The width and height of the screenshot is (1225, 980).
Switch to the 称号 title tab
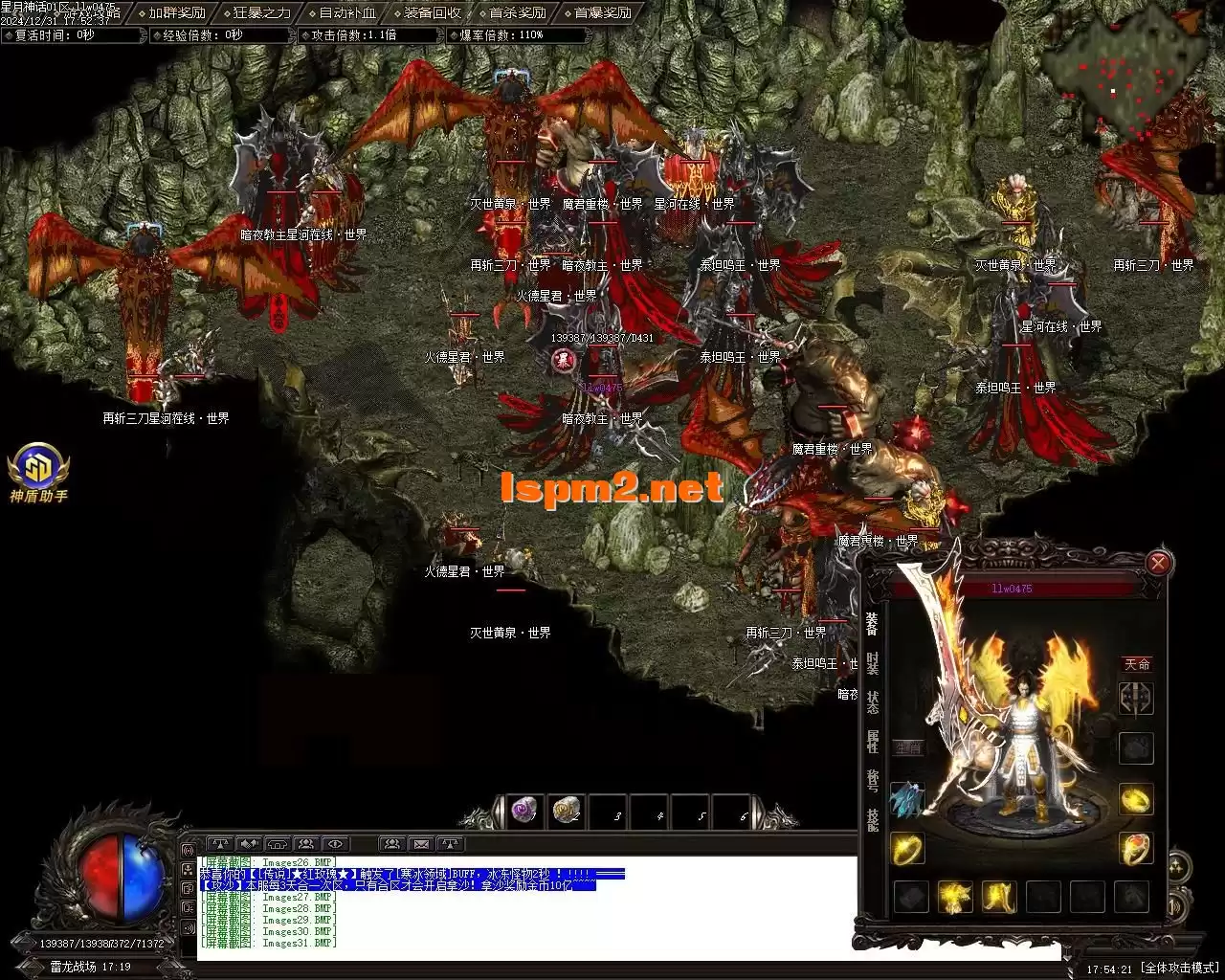point(872,781)
